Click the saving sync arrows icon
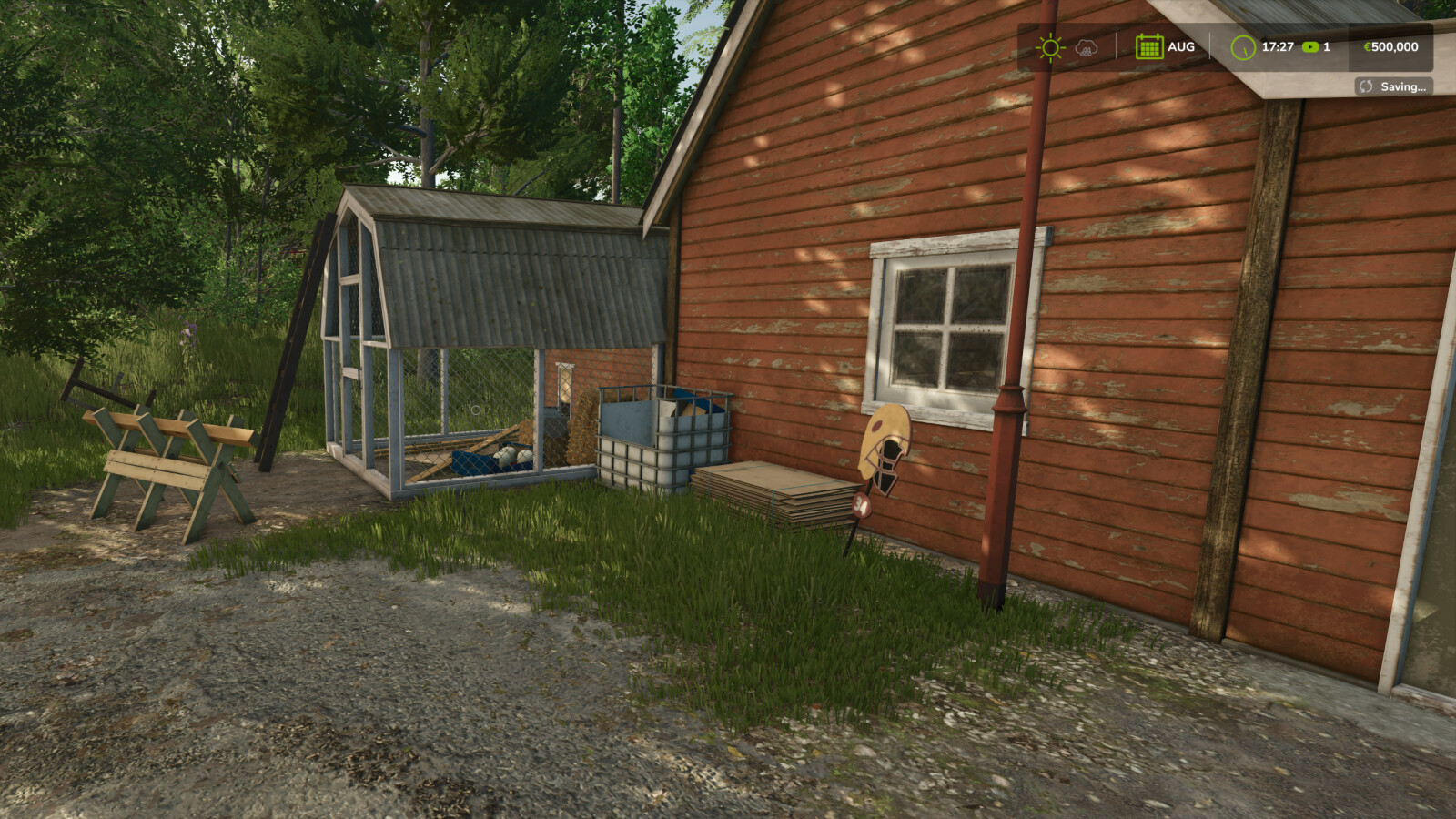This screenshot has width=1456, height=819. pyautogui.click(x=1365, y=86)
